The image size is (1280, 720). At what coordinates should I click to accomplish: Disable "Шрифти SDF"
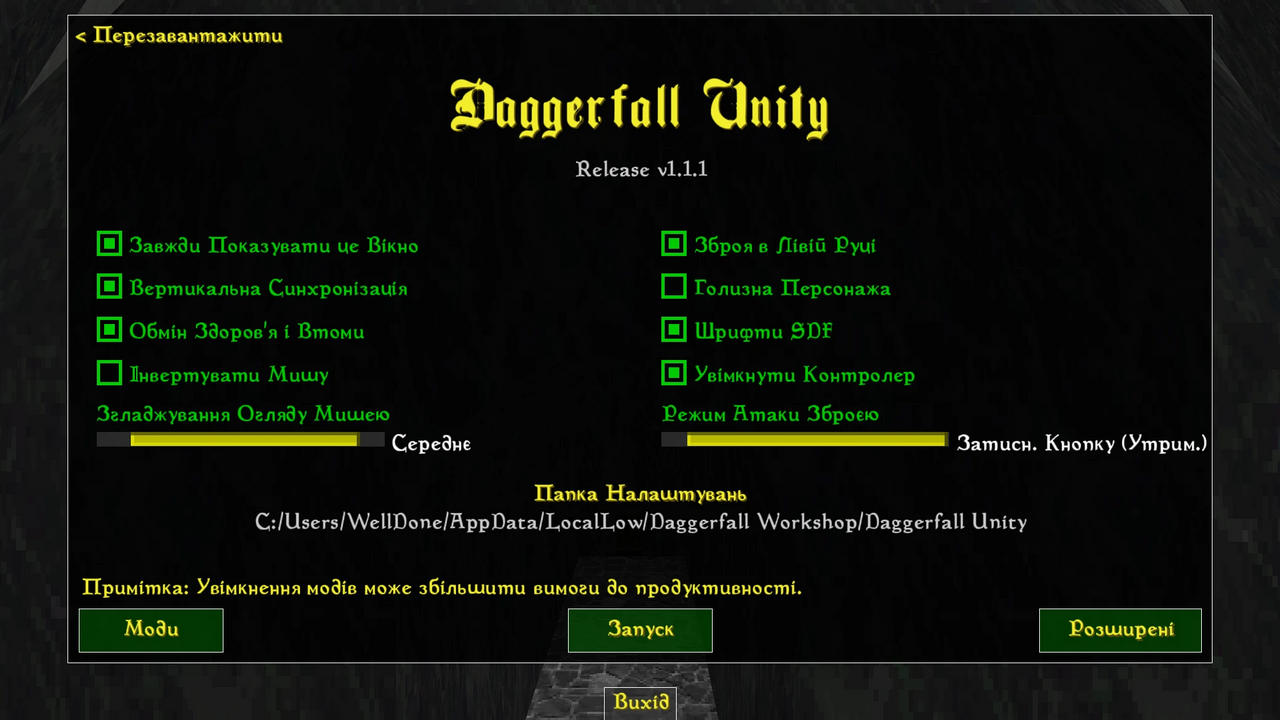click(674, 329)
